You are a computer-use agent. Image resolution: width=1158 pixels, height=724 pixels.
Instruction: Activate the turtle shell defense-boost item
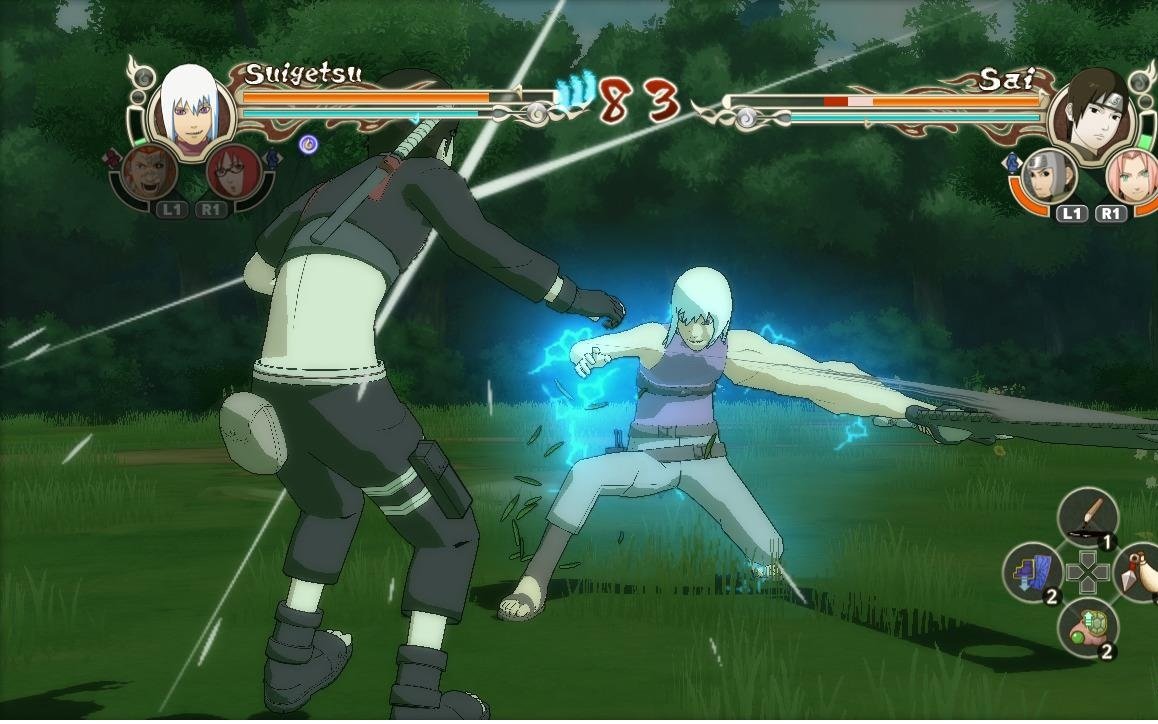tap(1087, 628)
